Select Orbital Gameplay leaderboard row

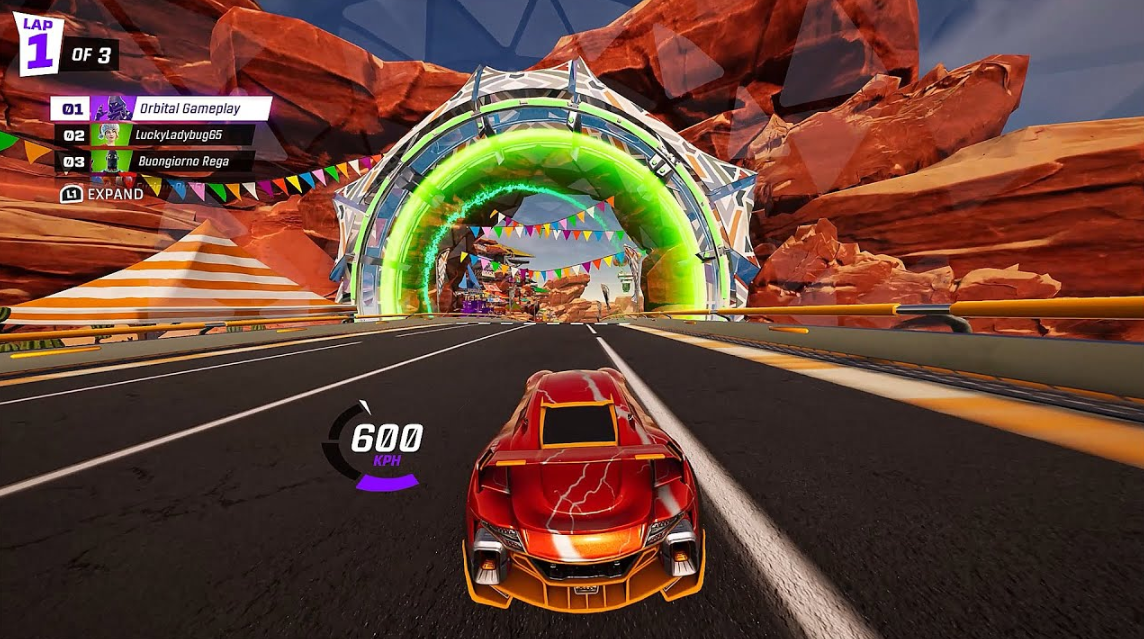click(160, 109)
